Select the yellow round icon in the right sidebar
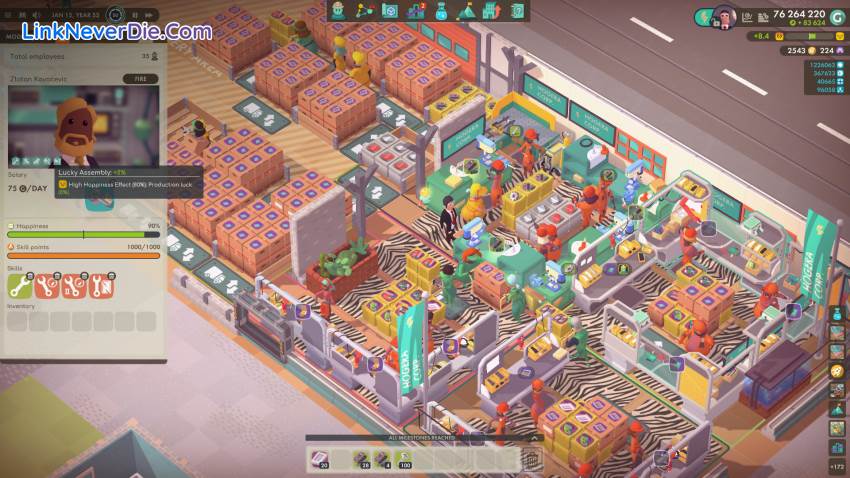 coord(836,371)
